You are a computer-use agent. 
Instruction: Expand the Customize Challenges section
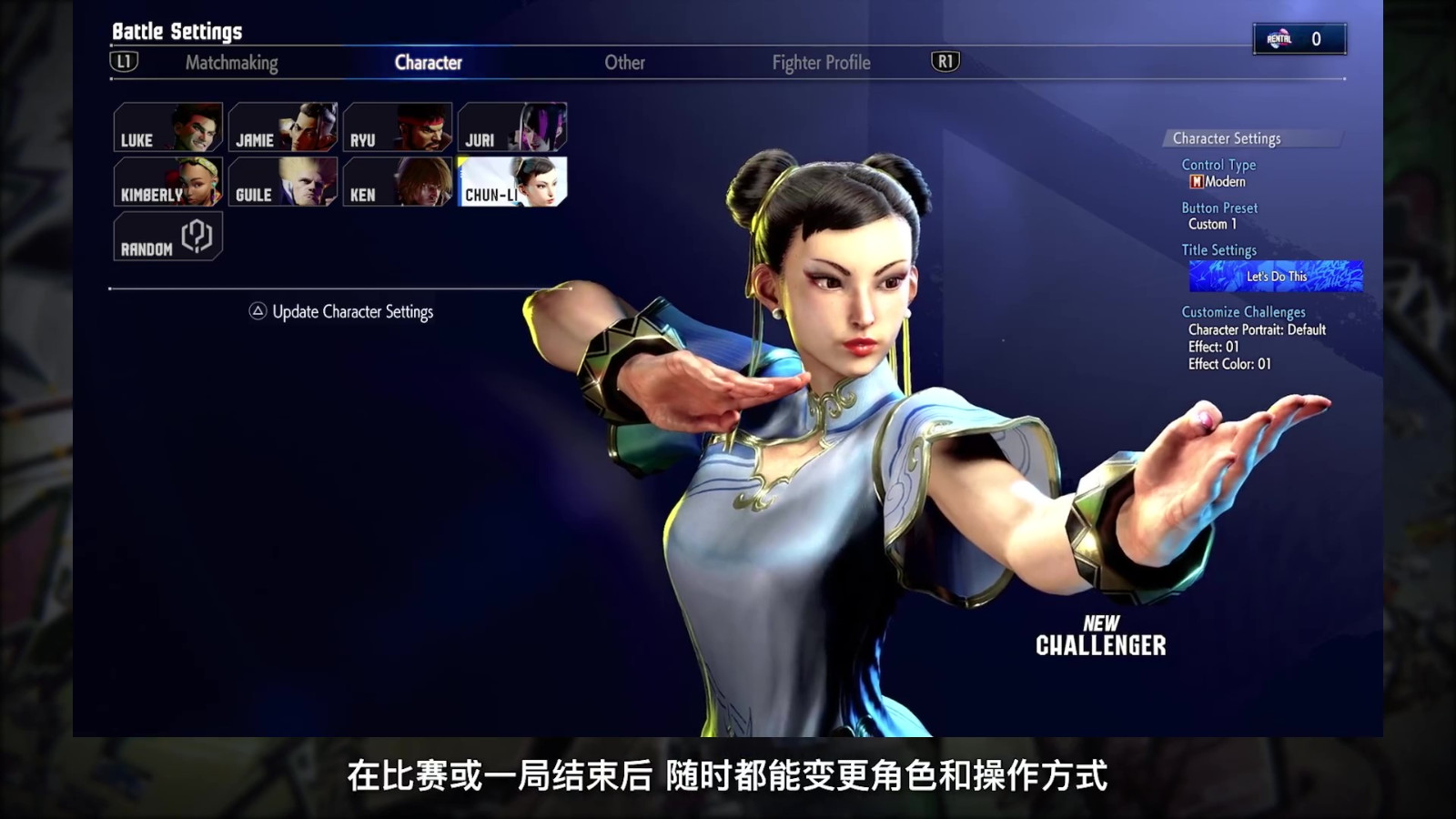click(x=1243, y=310)
